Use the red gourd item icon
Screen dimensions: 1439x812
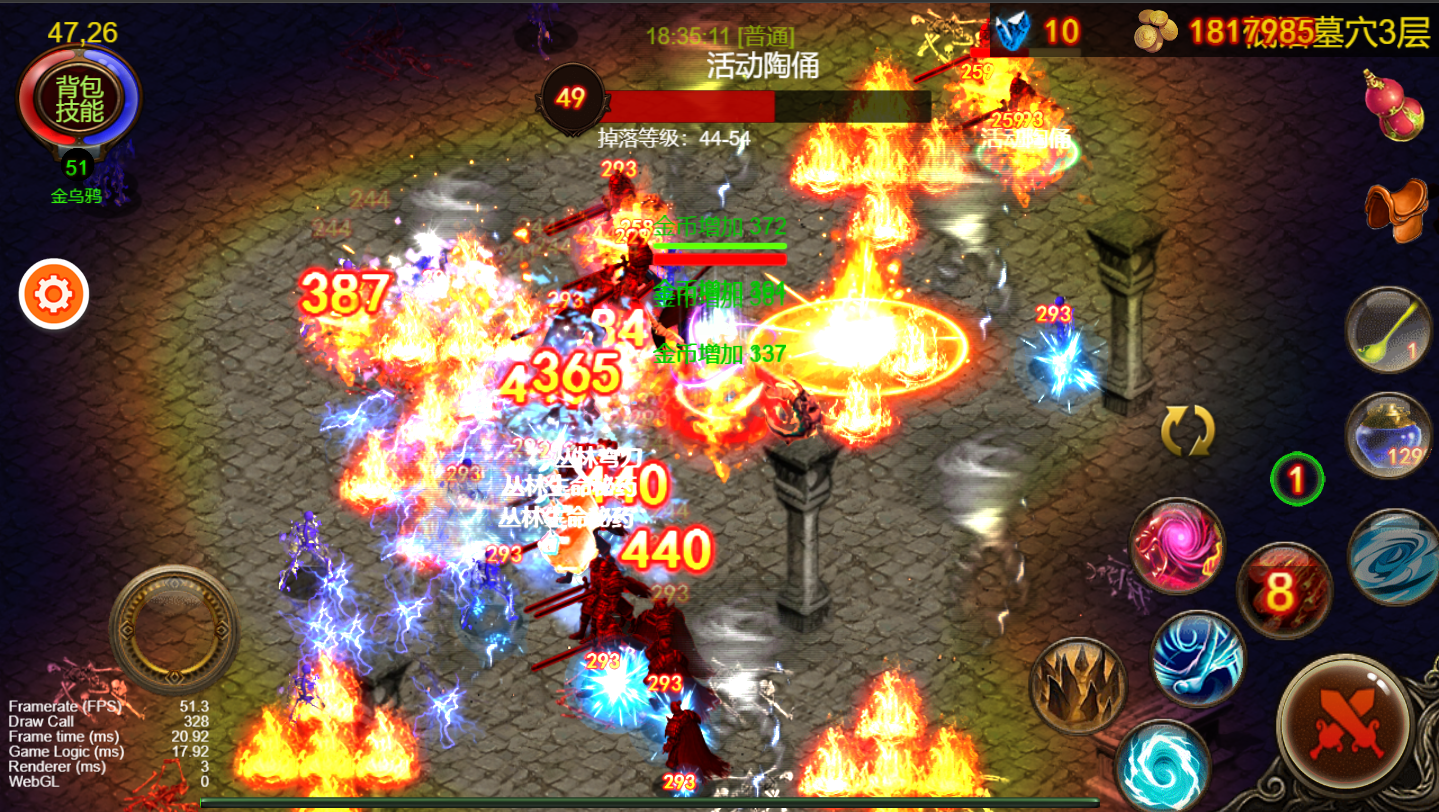[1395, 105]
